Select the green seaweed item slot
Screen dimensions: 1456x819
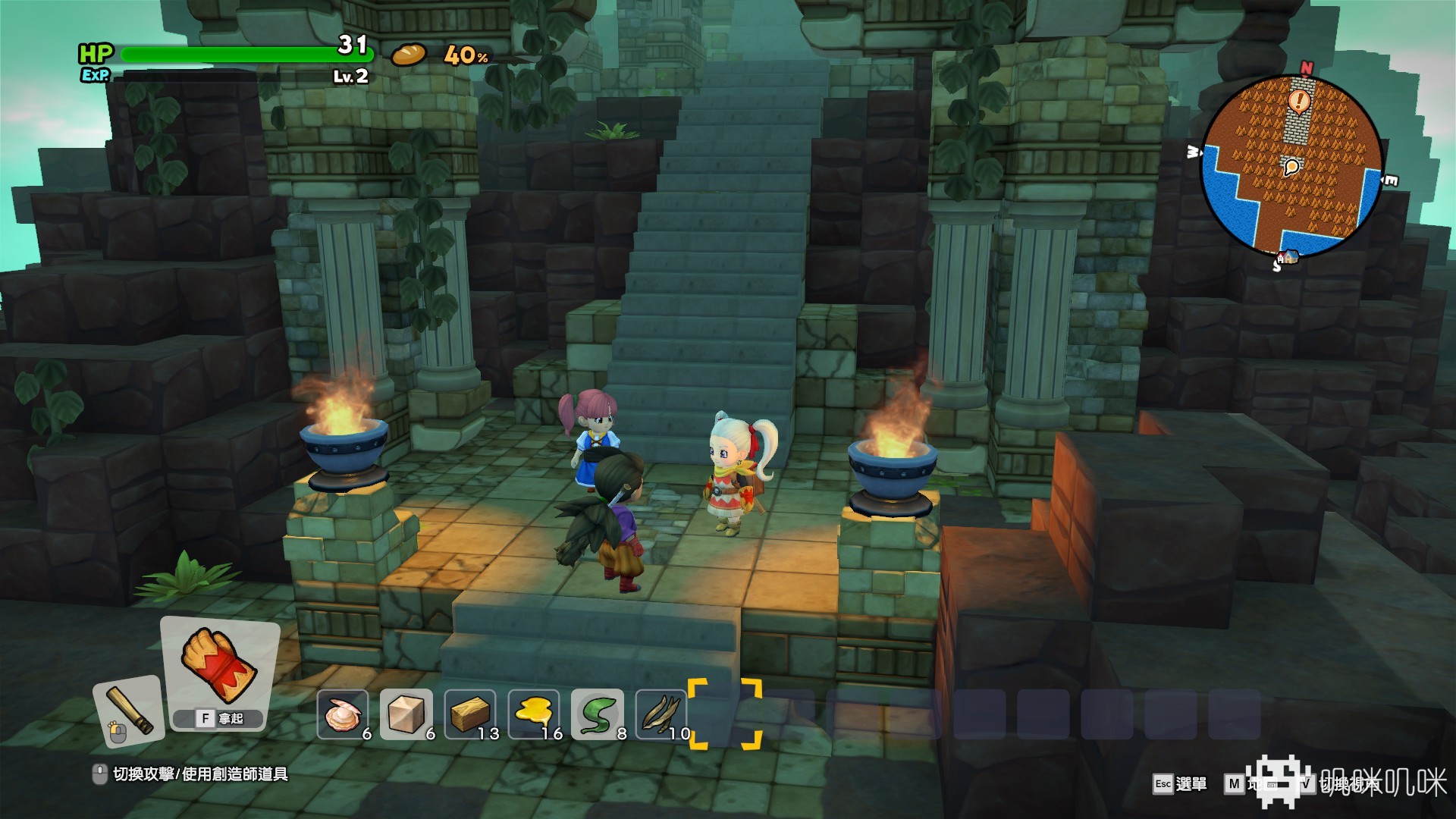(x=598, y=714)
